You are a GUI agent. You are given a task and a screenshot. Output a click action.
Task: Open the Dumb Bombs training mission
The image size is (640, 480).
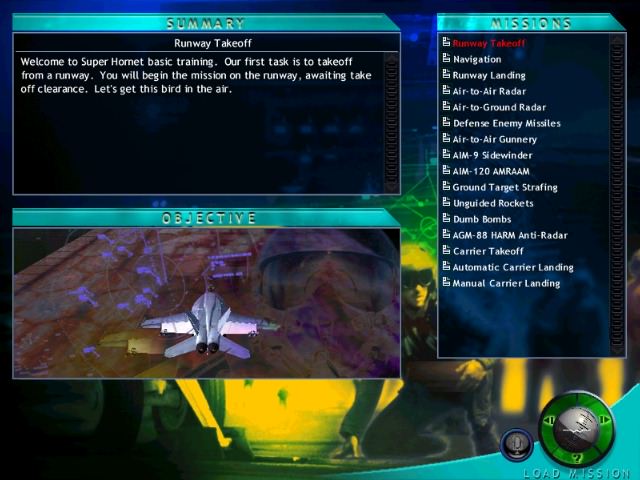point(481,220)
